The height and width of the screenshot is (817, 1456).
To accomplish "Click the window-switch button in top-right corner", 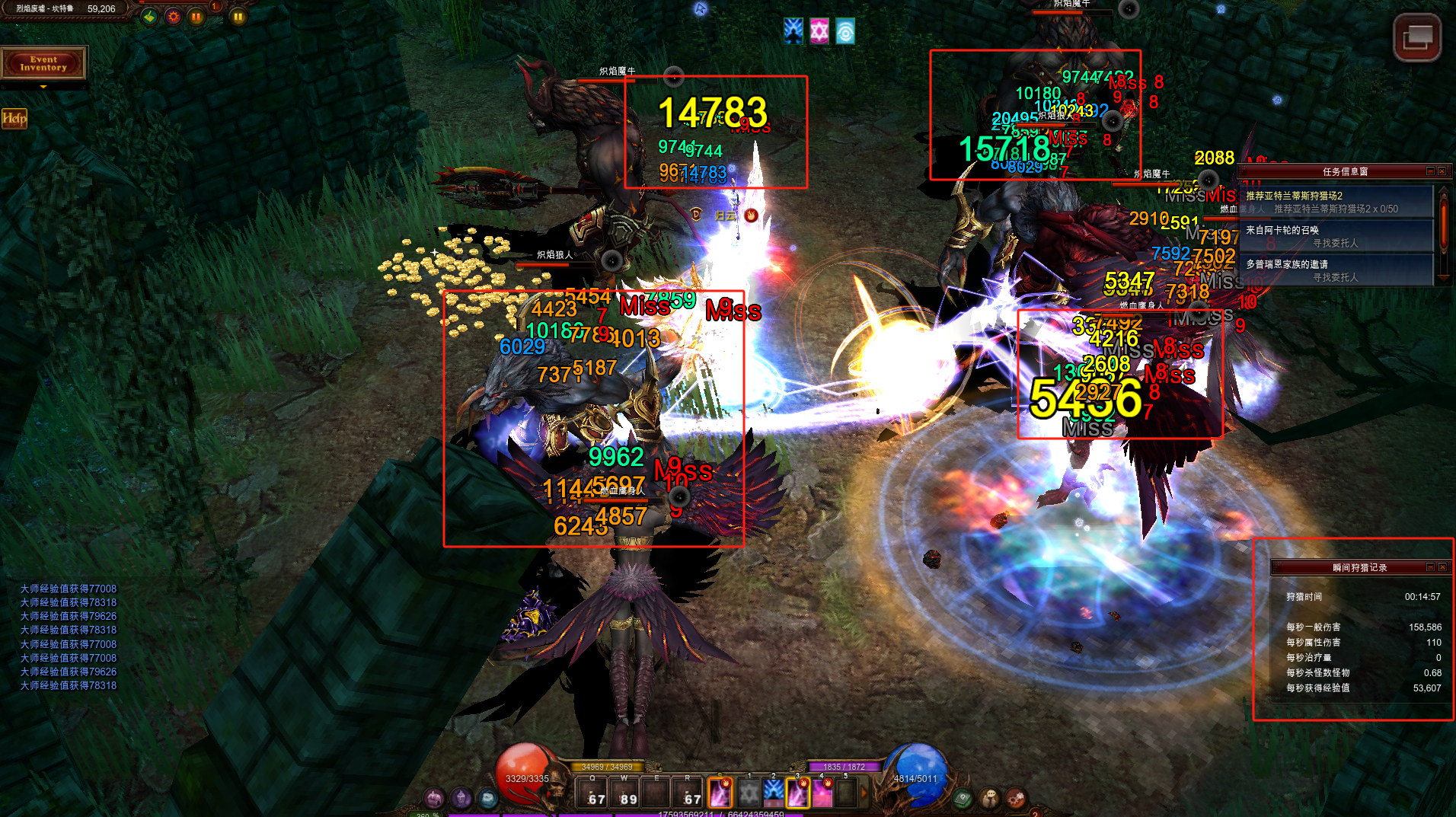I will tap(1416, 37).
